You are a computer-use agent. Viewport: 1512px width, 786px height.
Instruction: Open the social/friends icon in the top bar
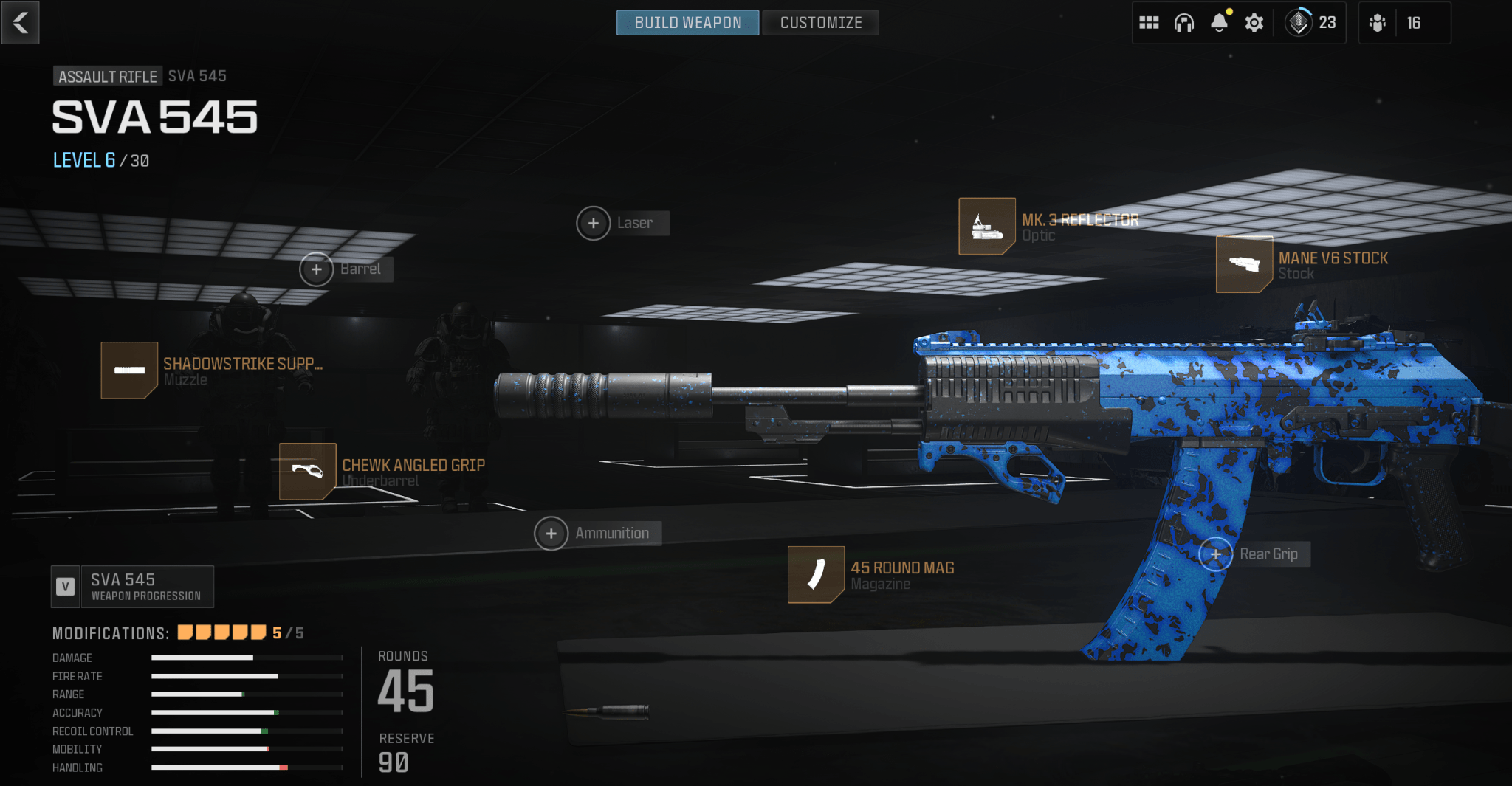pos(1378,23)
